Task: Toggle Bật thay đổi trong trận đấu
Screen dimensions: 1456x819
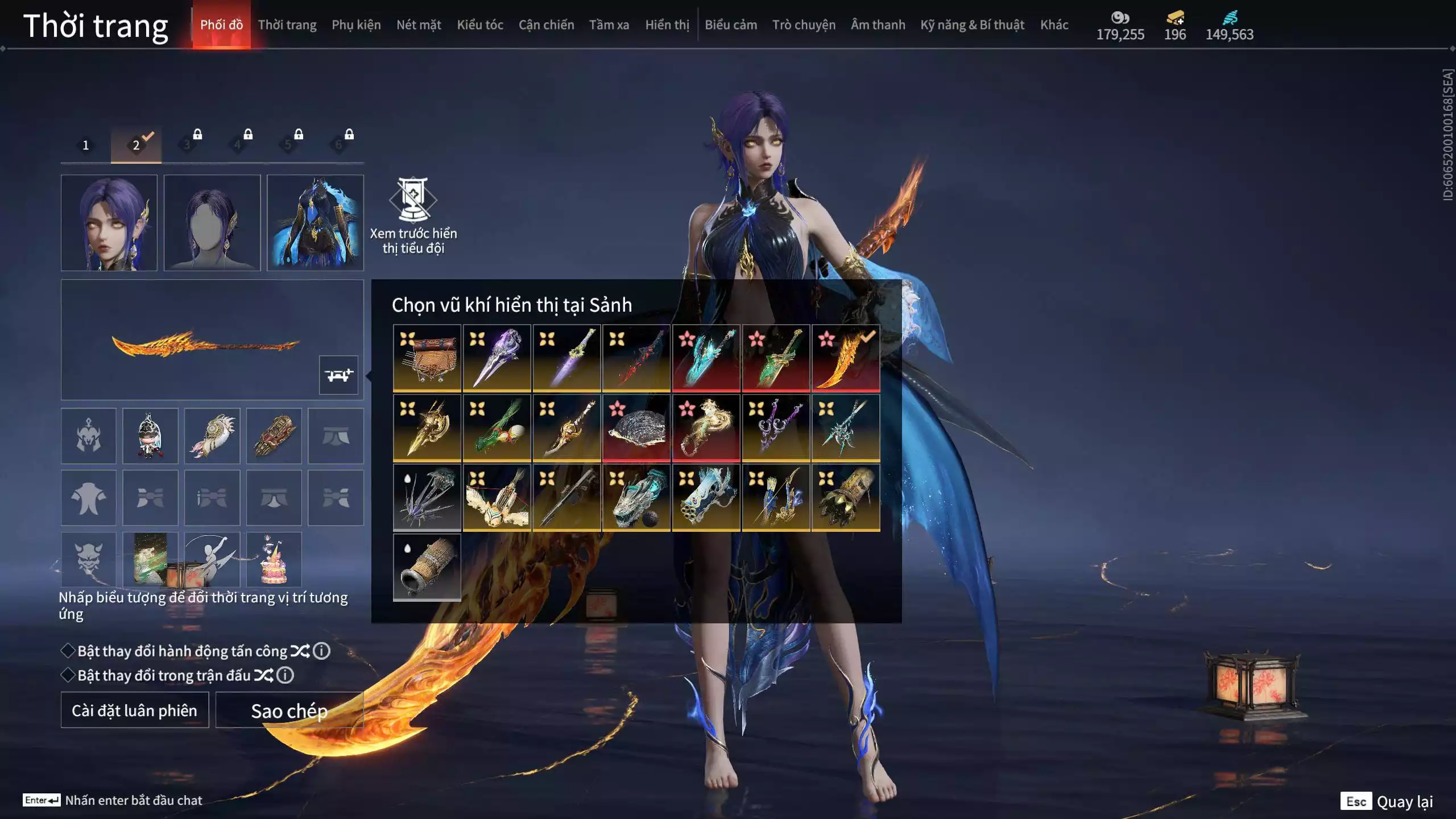Action: click(x=68, y=675)
